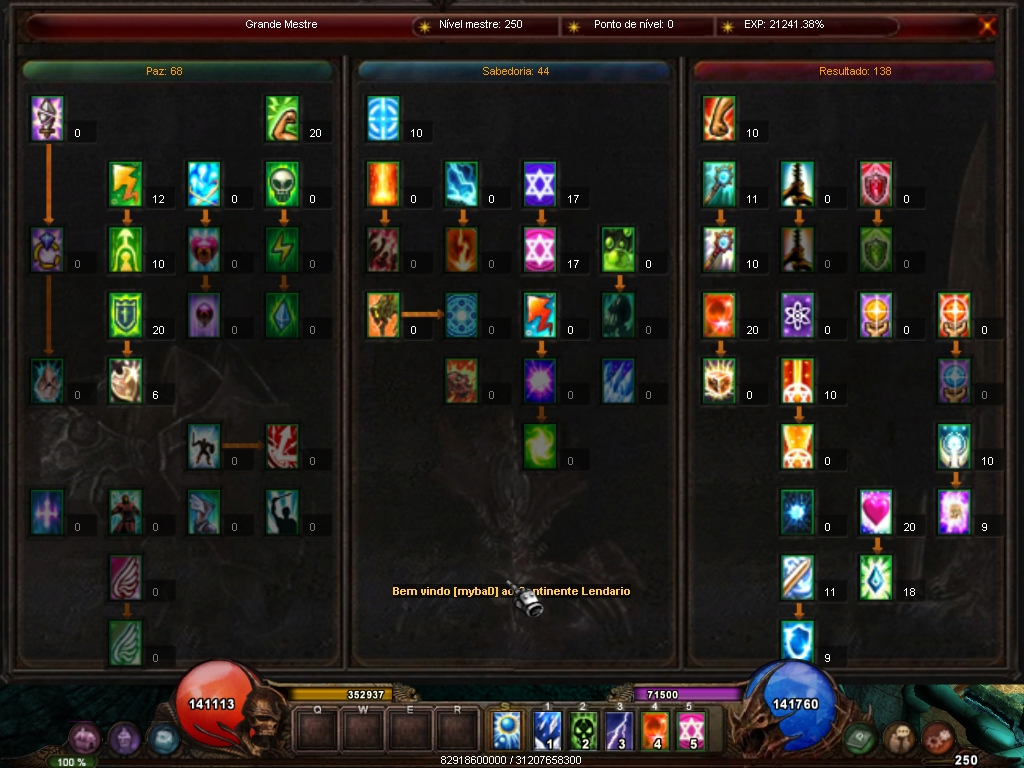Close the Grande Mestre skill tree window
This screenshot has width=1024, height=768.
click(987, 27)
